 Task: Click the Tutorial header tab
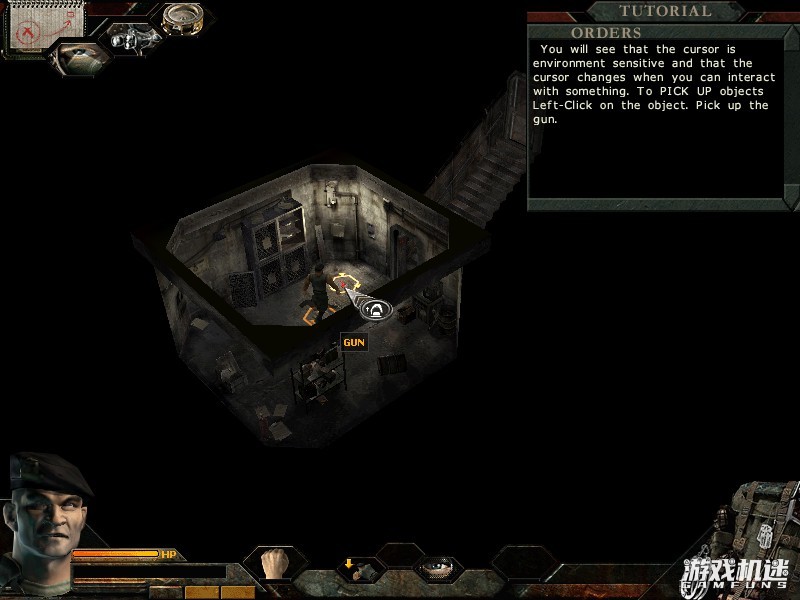[x=665, y=11]
